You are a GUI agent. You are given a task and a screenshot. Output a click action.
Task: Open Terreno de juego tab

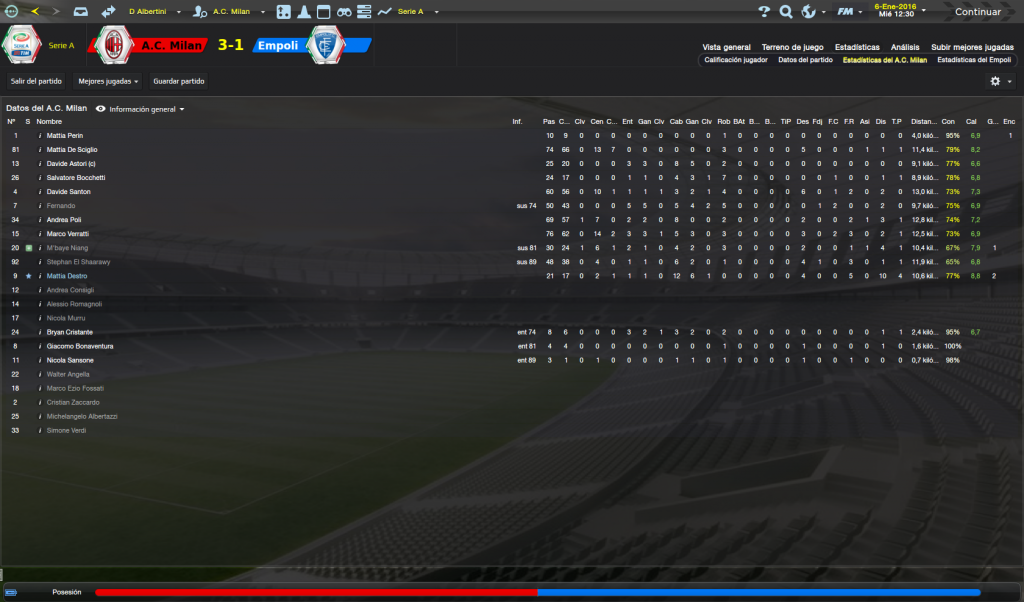click(792, 47)
